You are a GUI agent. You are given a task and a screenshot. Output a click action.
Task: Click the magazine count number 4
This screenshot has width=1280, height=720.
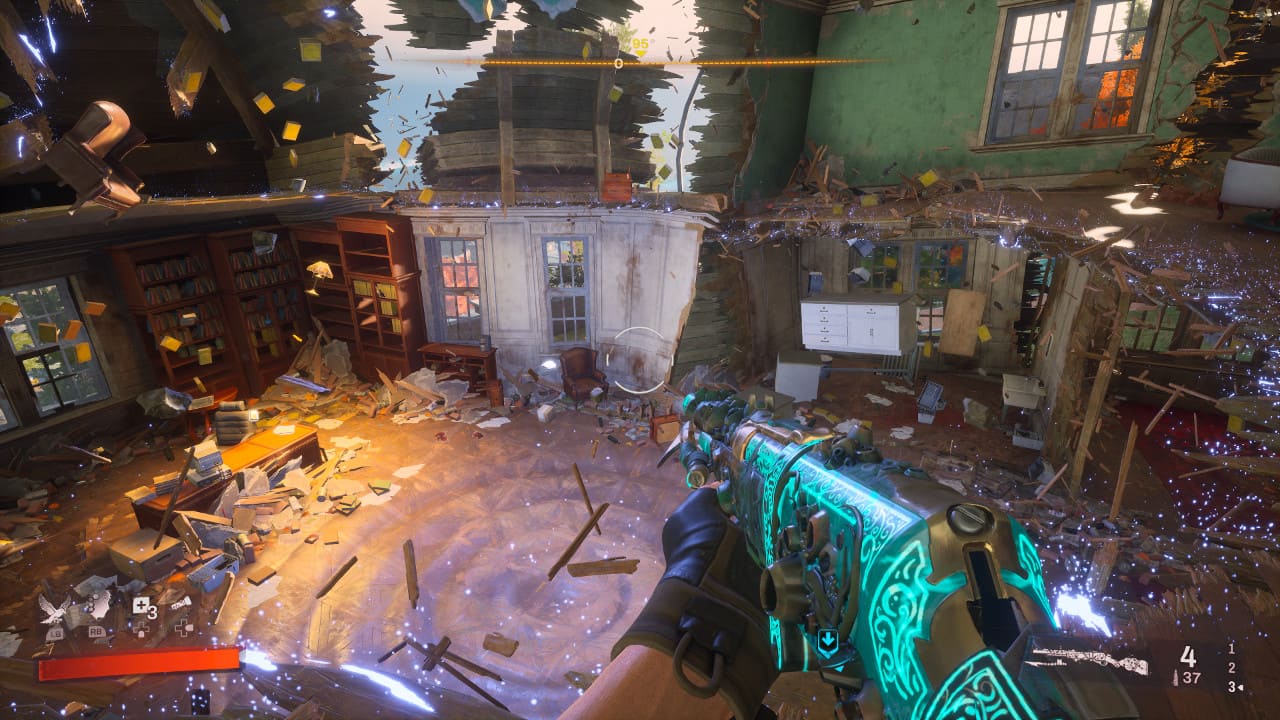(1189, 657)
